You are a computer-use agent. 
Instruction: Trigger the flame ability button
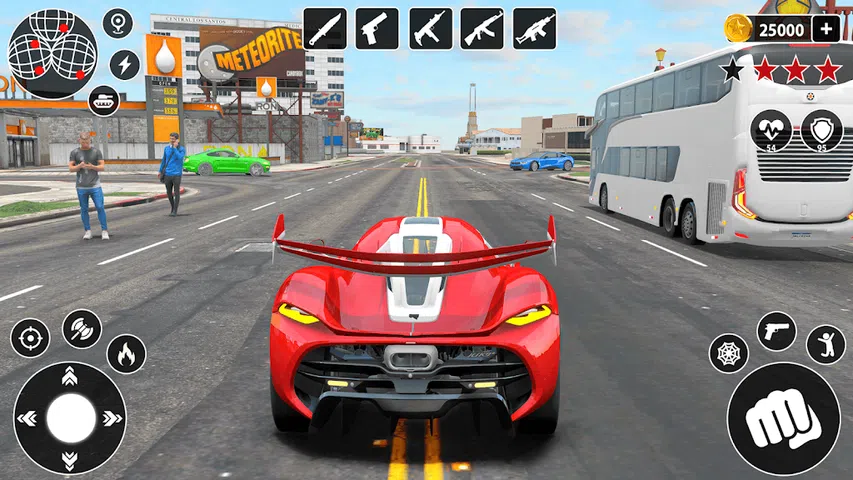point(126,353)
